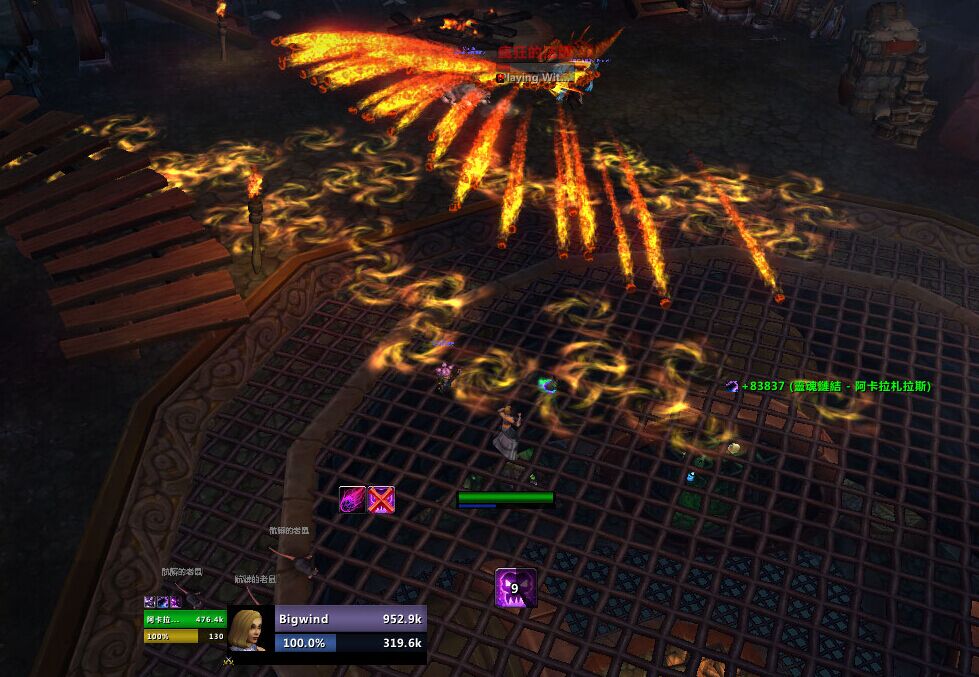979x677 pixels.
Task: Activate the purple skull icon showing 9
Action: (x=516, y=588)
